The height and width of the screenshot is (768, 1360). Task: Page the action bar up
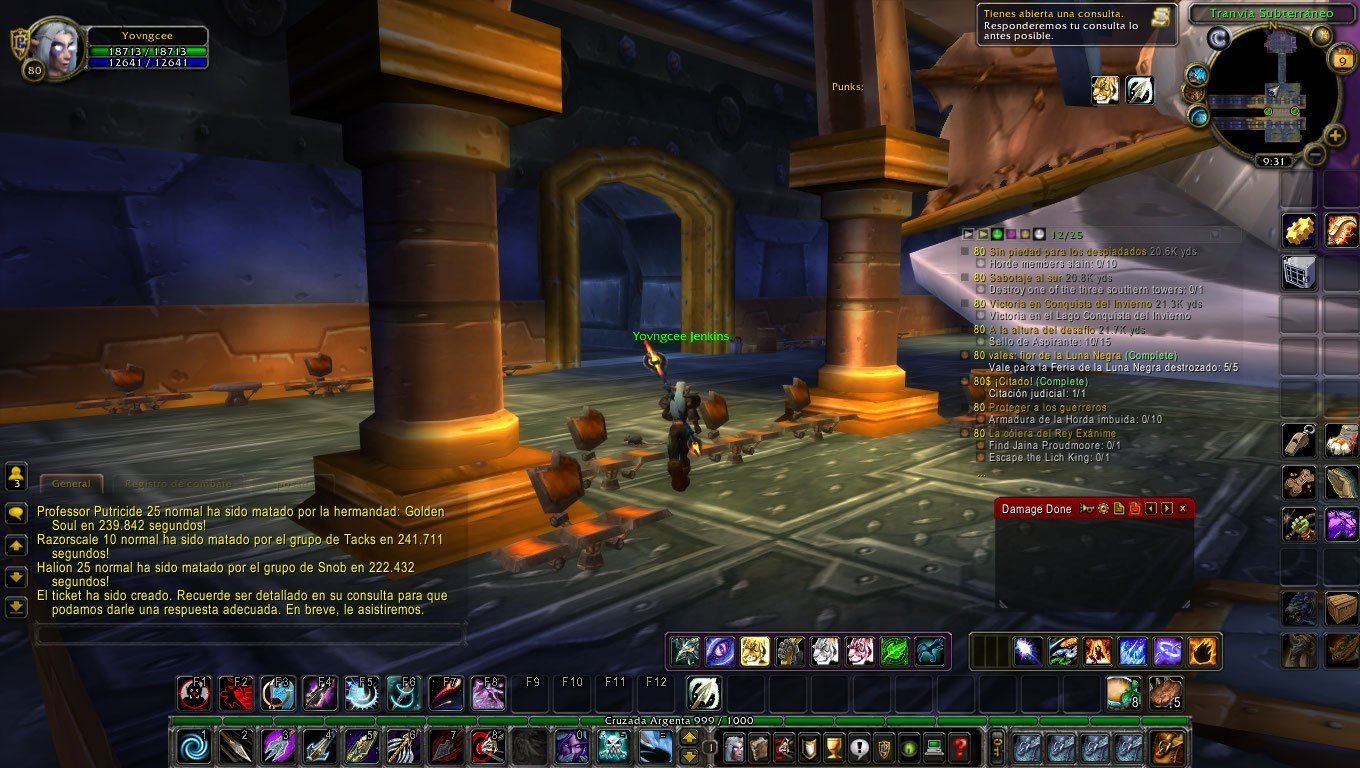tap(690, 738)
